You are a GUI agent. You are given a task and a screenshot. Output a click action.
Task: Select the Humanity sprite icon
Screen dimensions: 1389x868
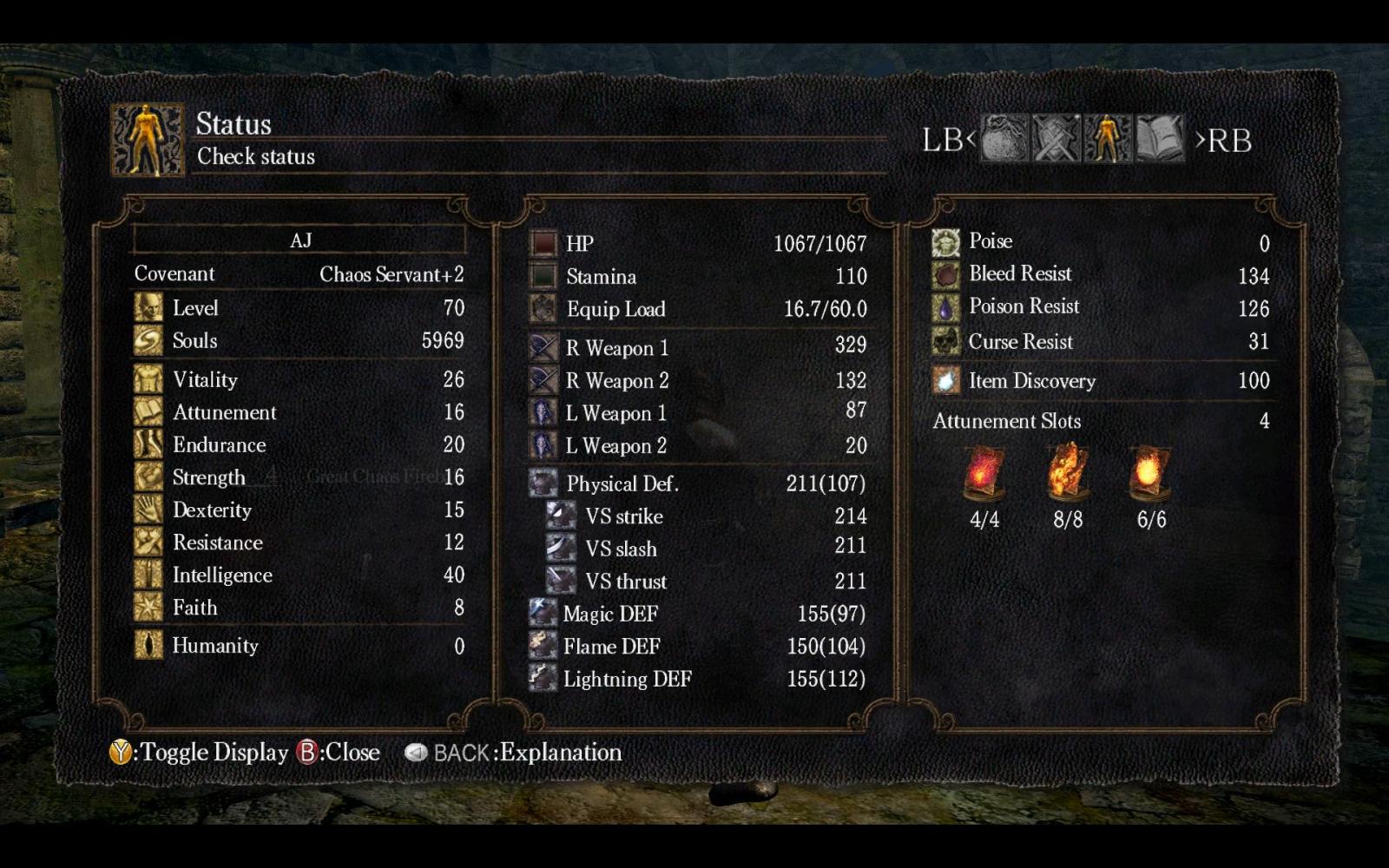pyautogui.click(x=148, y=646)
